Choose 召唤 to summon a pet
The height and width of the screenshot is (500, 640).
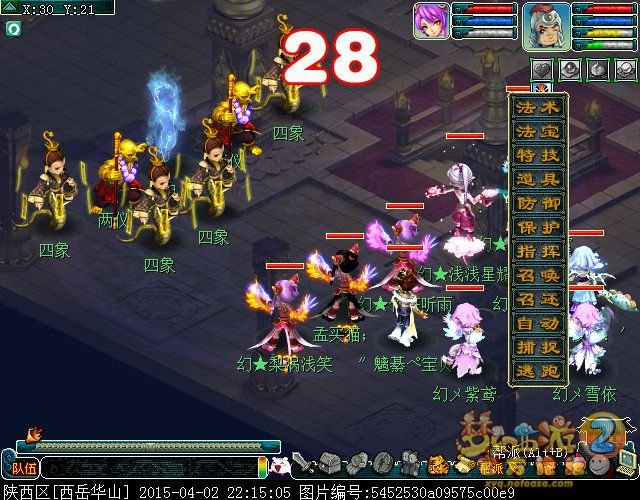click(x=538, y=276)
